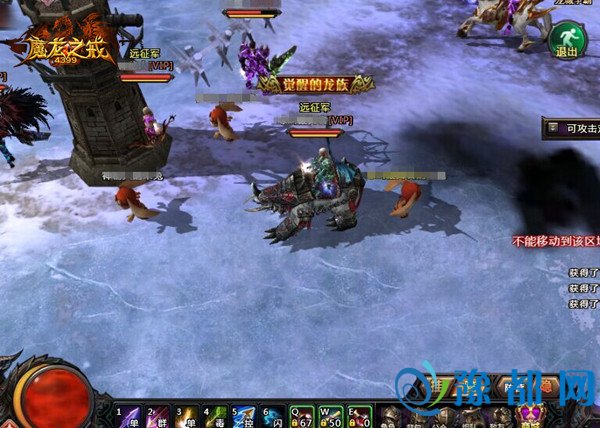Select the E item slot showing 0

[x=362, y=416]
